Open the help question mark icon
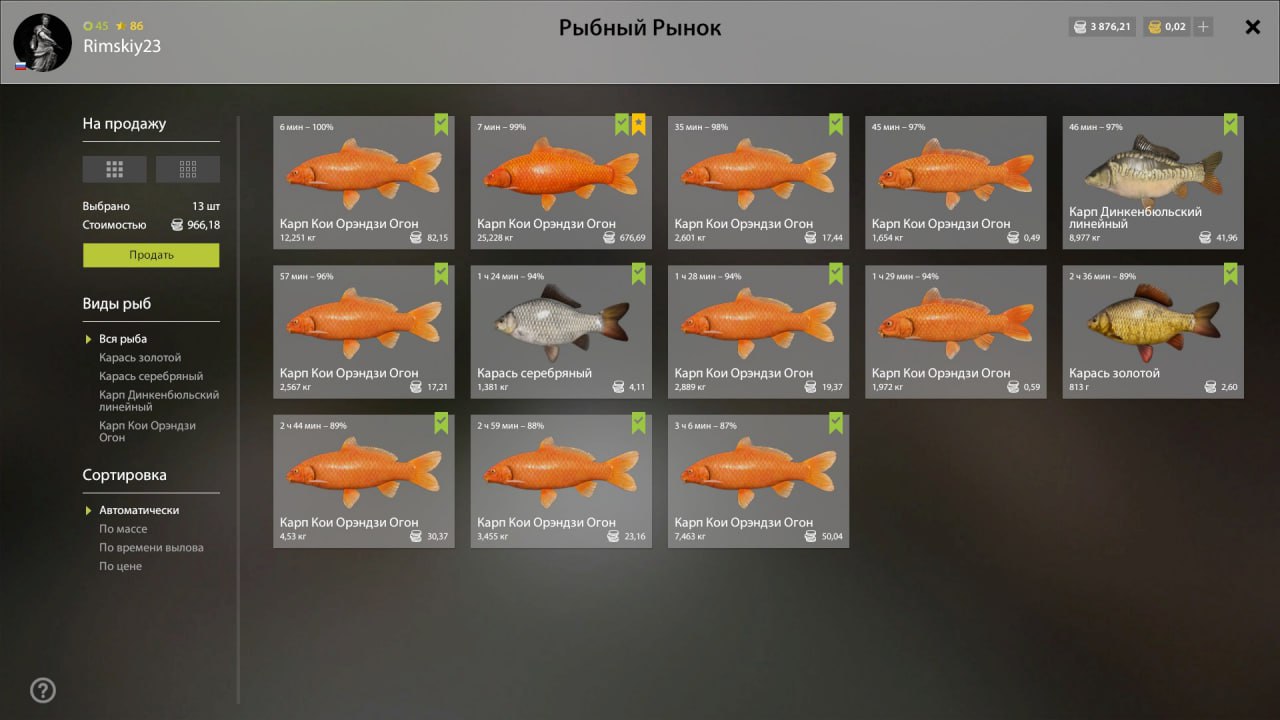 pyautogui.click(x=43, y=690)
